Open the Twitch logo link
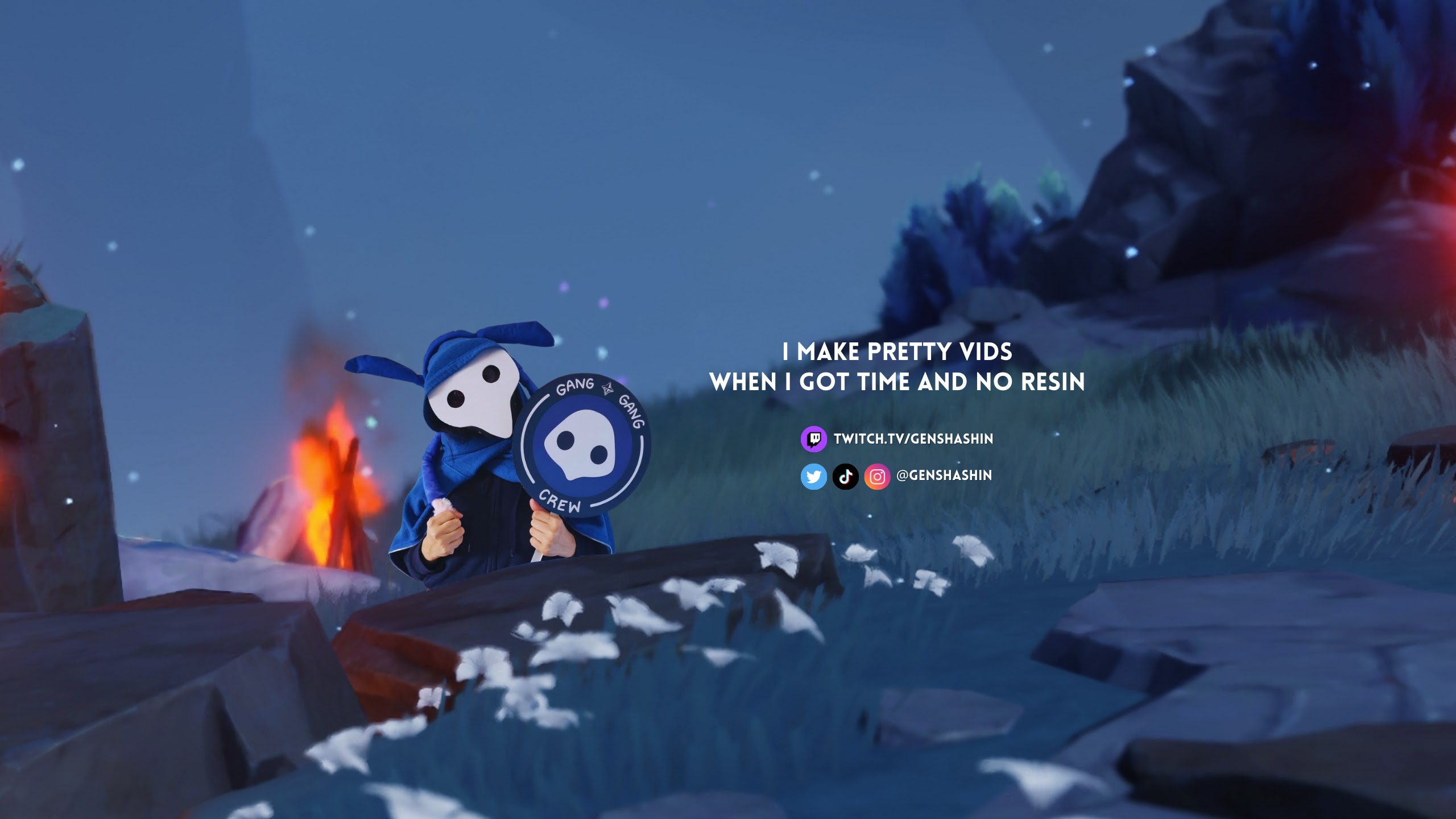 click(x=813, y=439)
